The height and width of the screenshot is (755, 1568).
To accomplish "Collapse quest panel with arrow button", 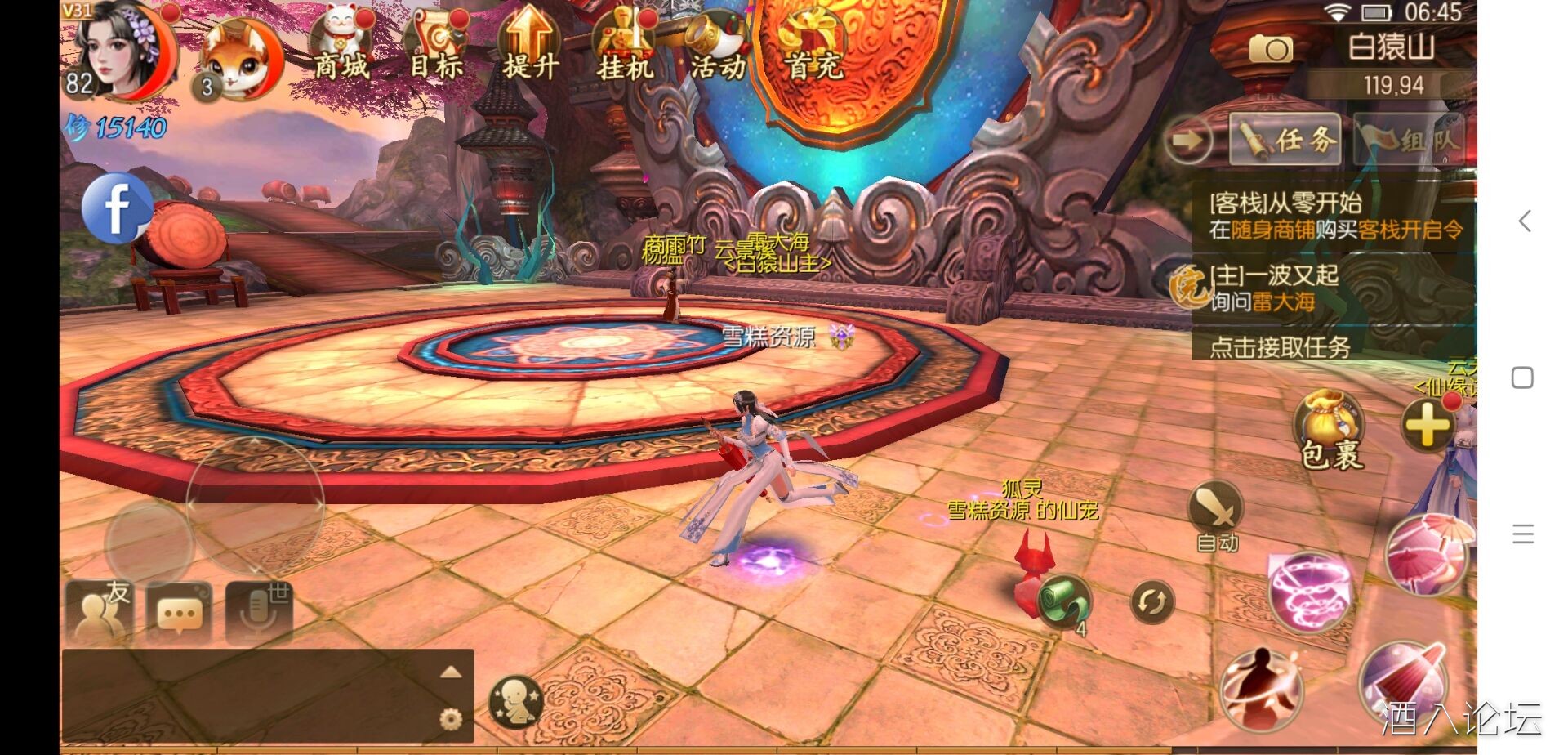I will pos(1187,141).
